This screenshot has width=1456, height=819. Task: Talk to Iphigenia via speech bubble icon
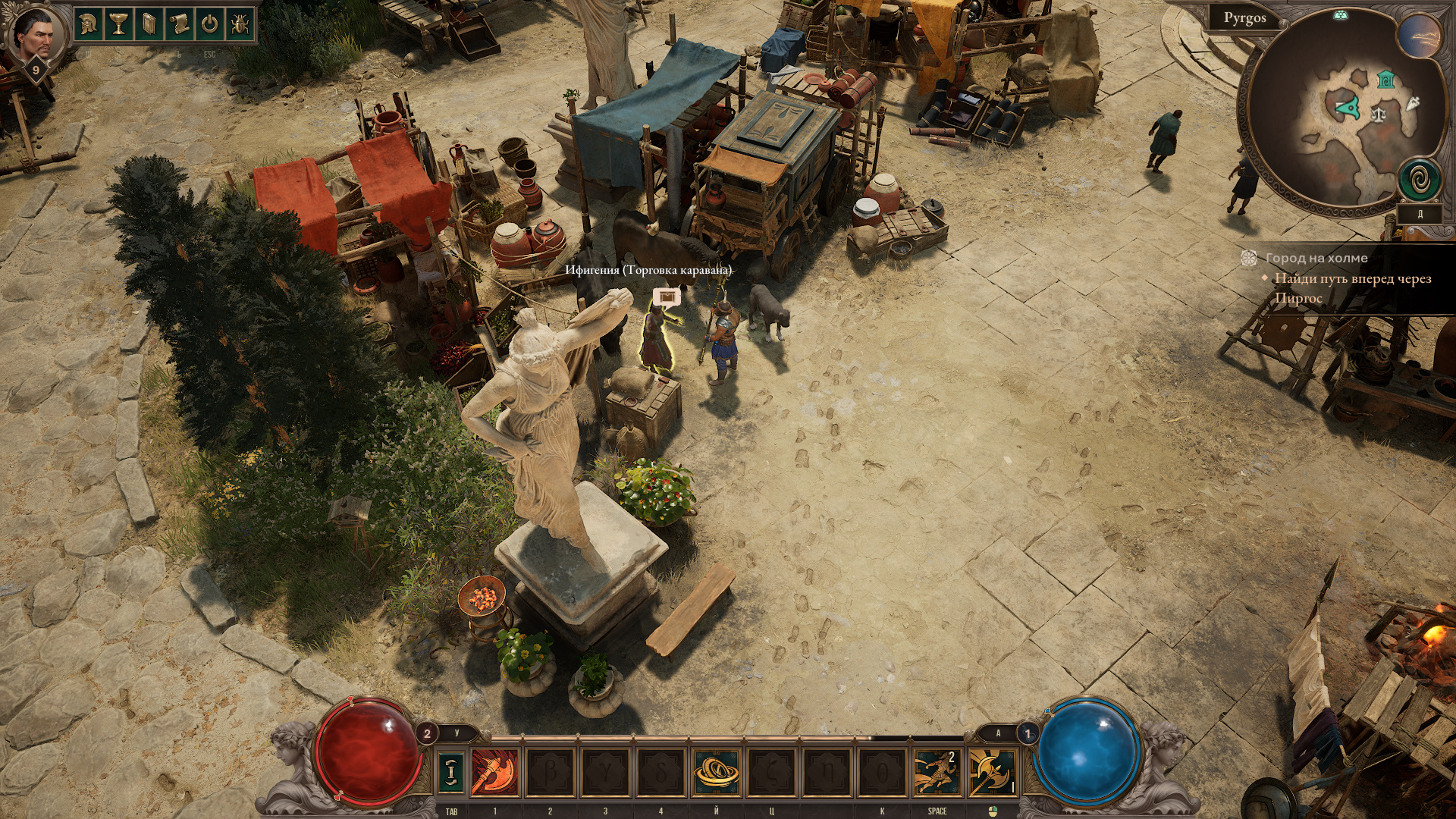tap(667, 297)
